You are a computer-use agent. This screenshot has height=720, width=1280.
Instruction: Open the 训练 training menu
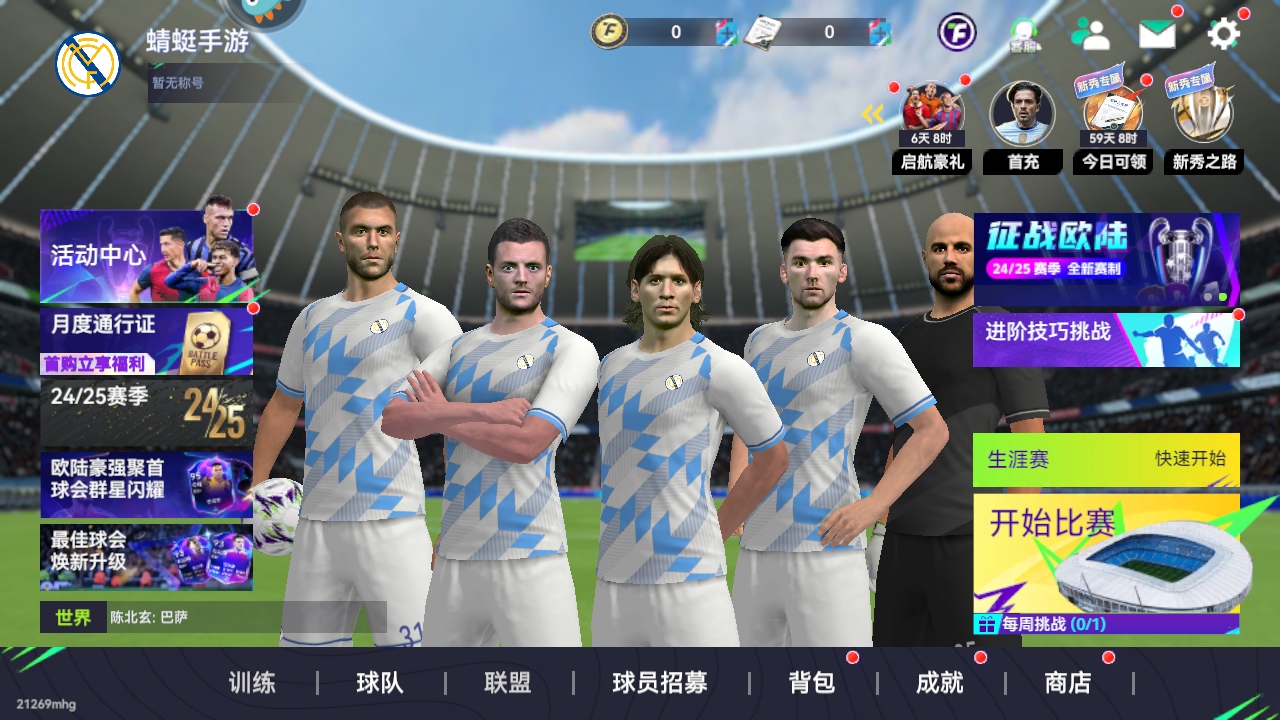click(252, 683)
